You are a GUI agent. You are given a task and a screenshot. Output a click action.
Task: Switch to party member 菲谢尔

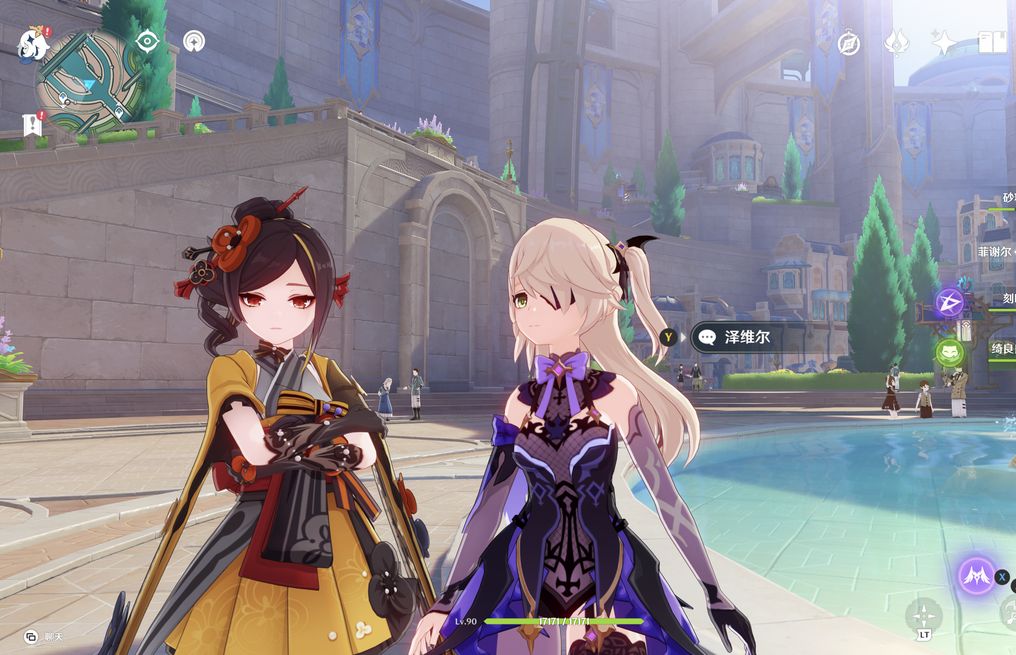(995, 253)
